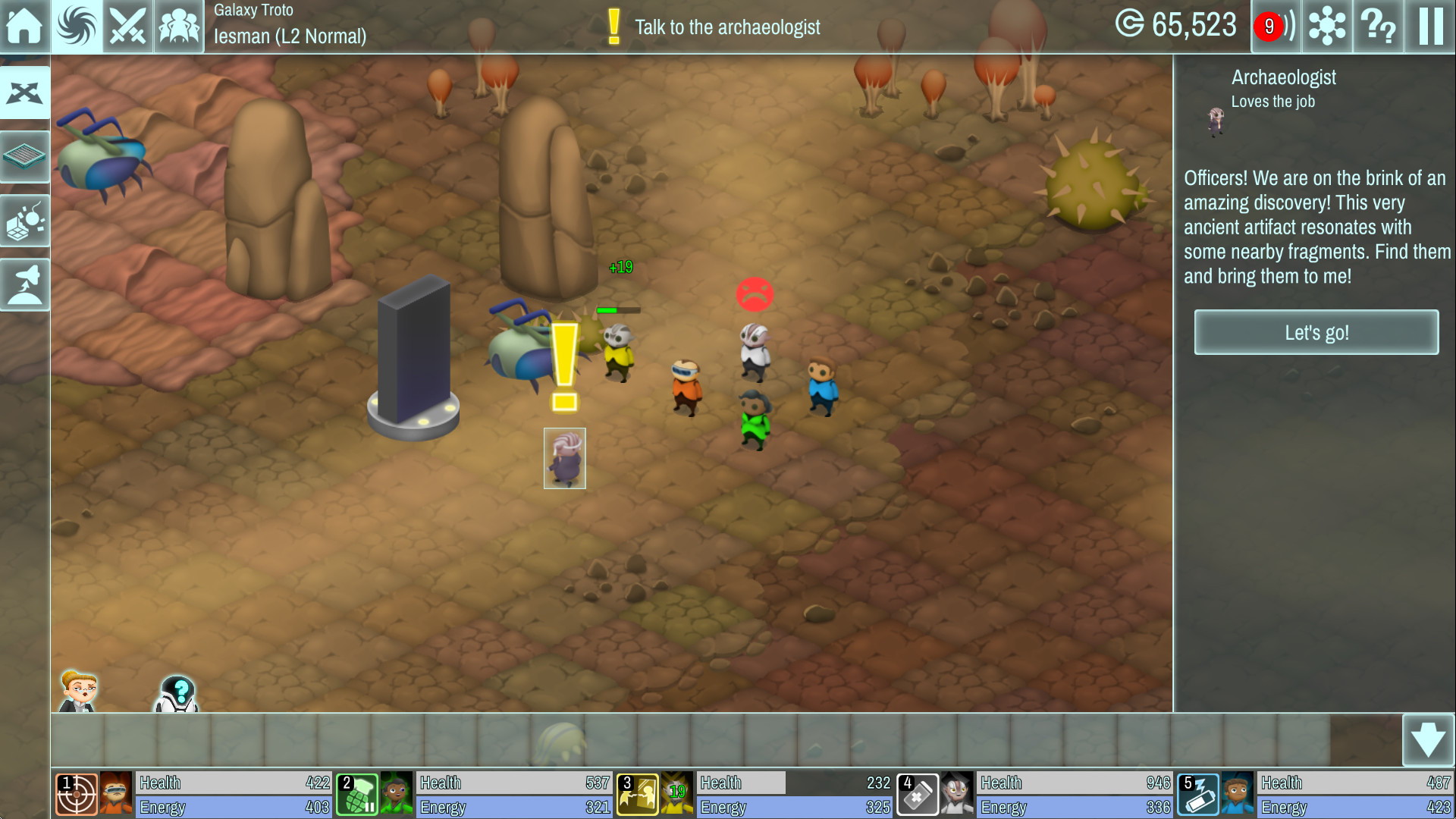Open the crossed swords combat screen

tap(127, 27)
